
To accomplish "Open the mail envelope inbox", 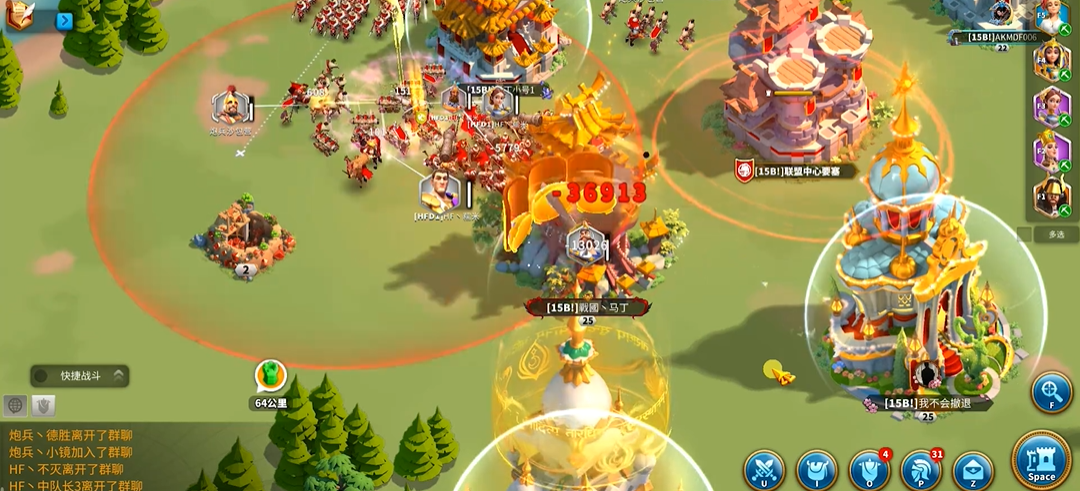I will point(973,470).
